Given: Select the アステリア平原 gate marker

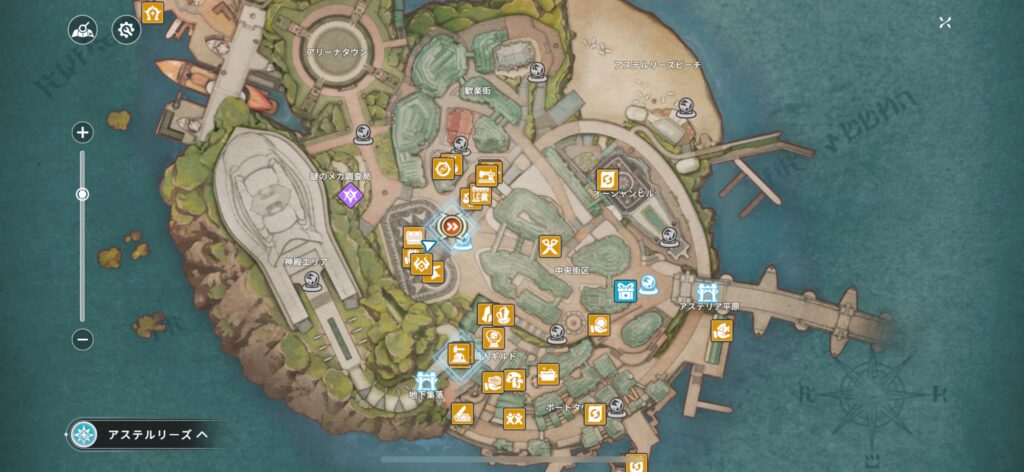Looking at the screenshot, I should tap(708, 291).
